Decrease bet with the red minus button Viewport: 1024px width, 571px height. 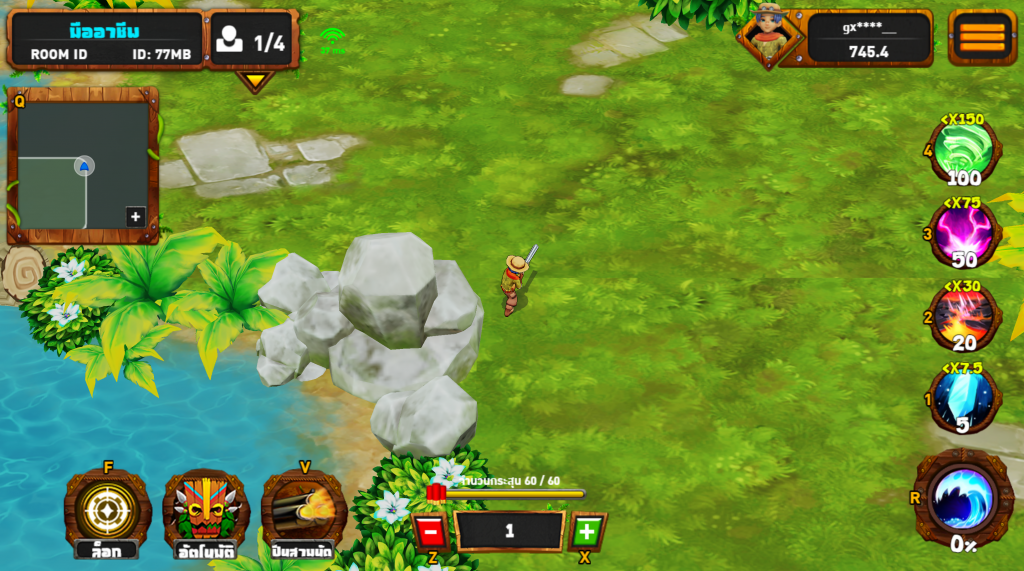(x=430, y=531)
